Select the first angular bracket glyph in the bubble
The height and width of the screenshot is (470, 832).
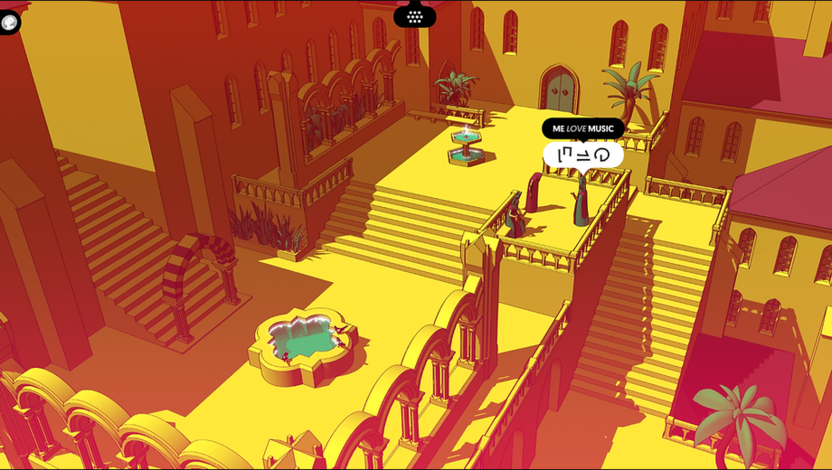click(564, 154)
